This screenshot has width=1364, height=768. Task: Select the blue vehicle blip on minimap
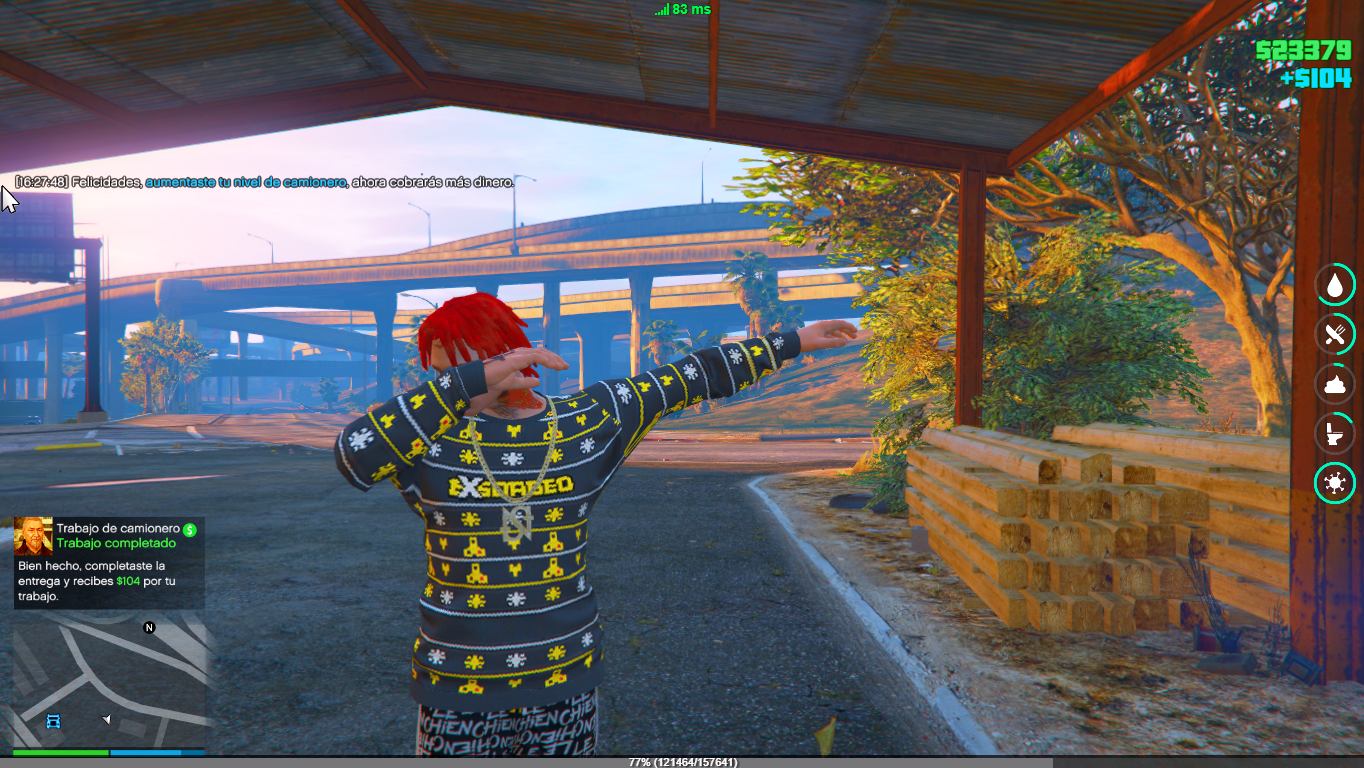(x=54, y=720)
